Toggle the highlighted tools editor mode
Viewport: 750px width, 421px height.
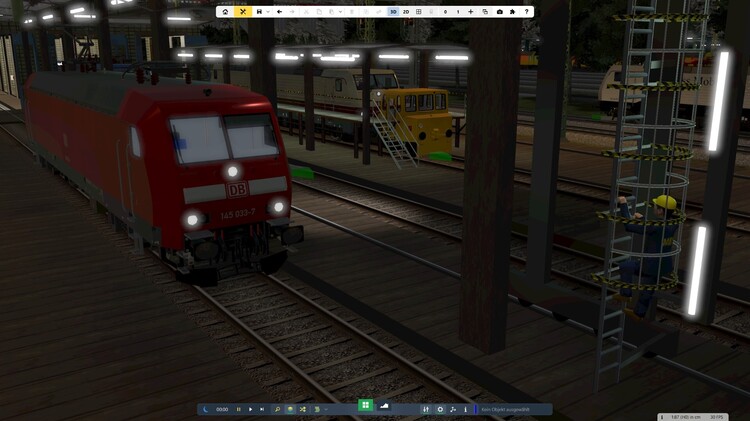[x=243, y=12]
